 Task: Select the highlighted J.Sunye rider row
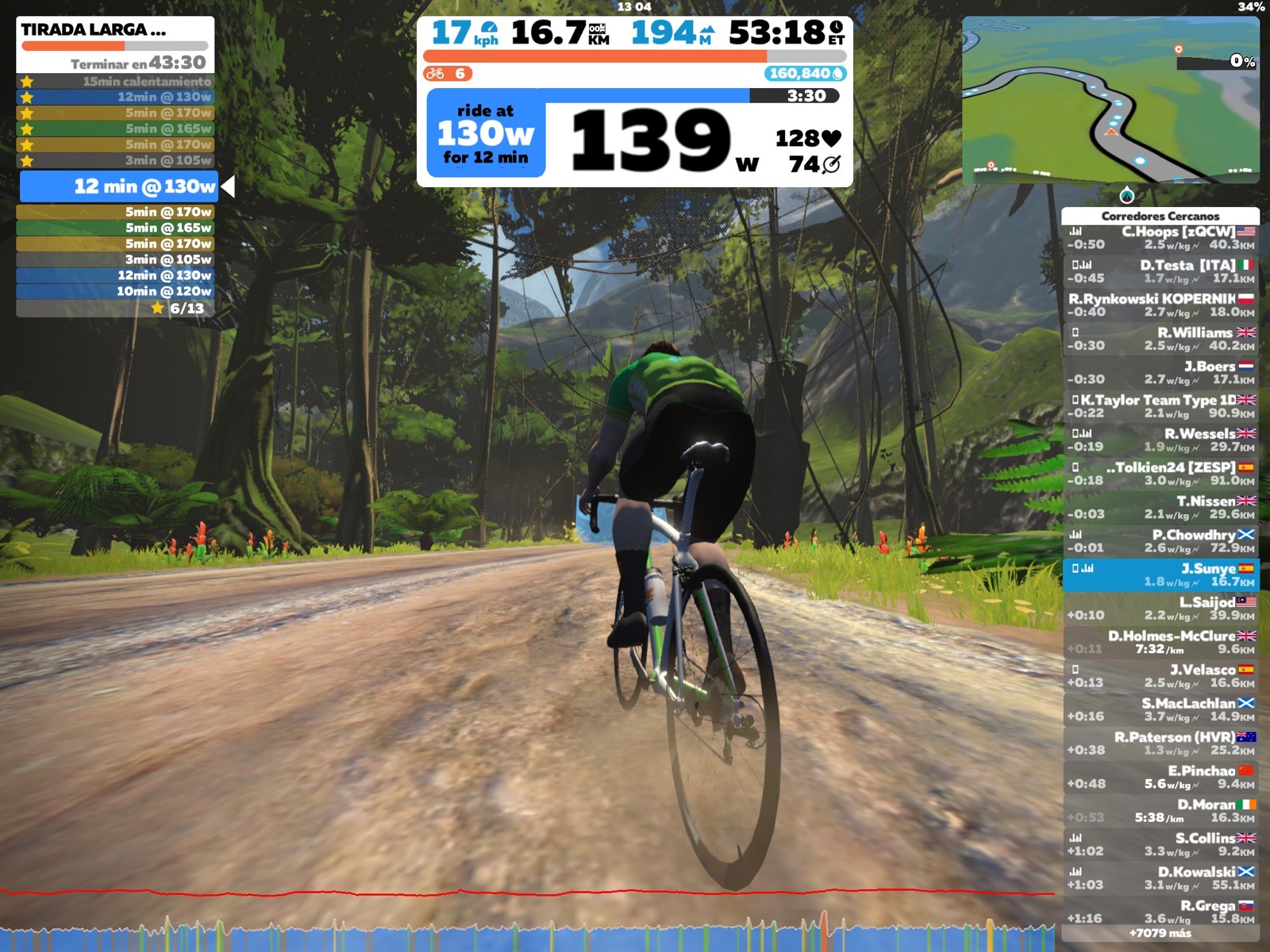[x=1160, y=575]
